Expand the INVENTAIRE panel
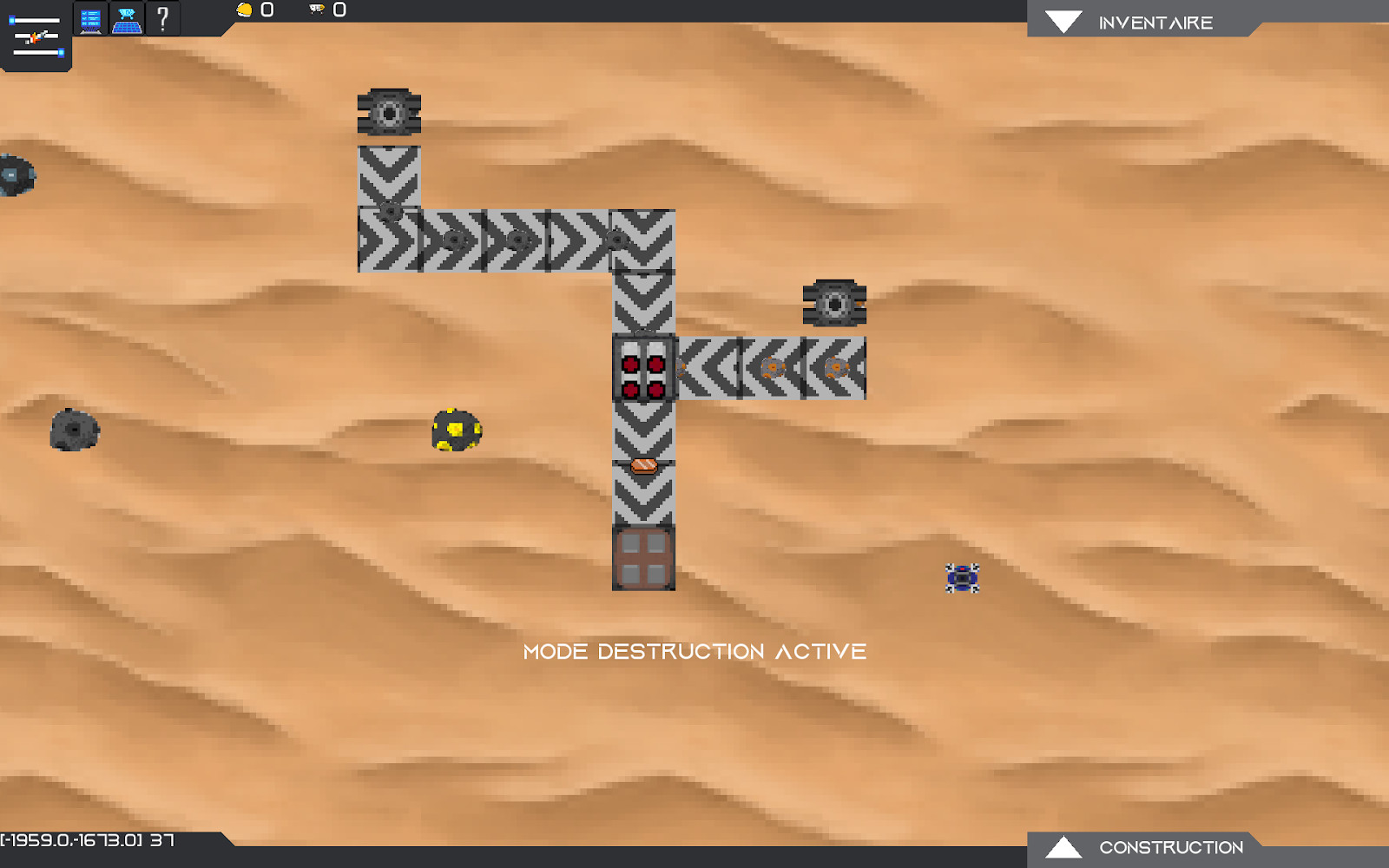The width and height of the screenshot is (1389, 868). (x=1063, y=21)
